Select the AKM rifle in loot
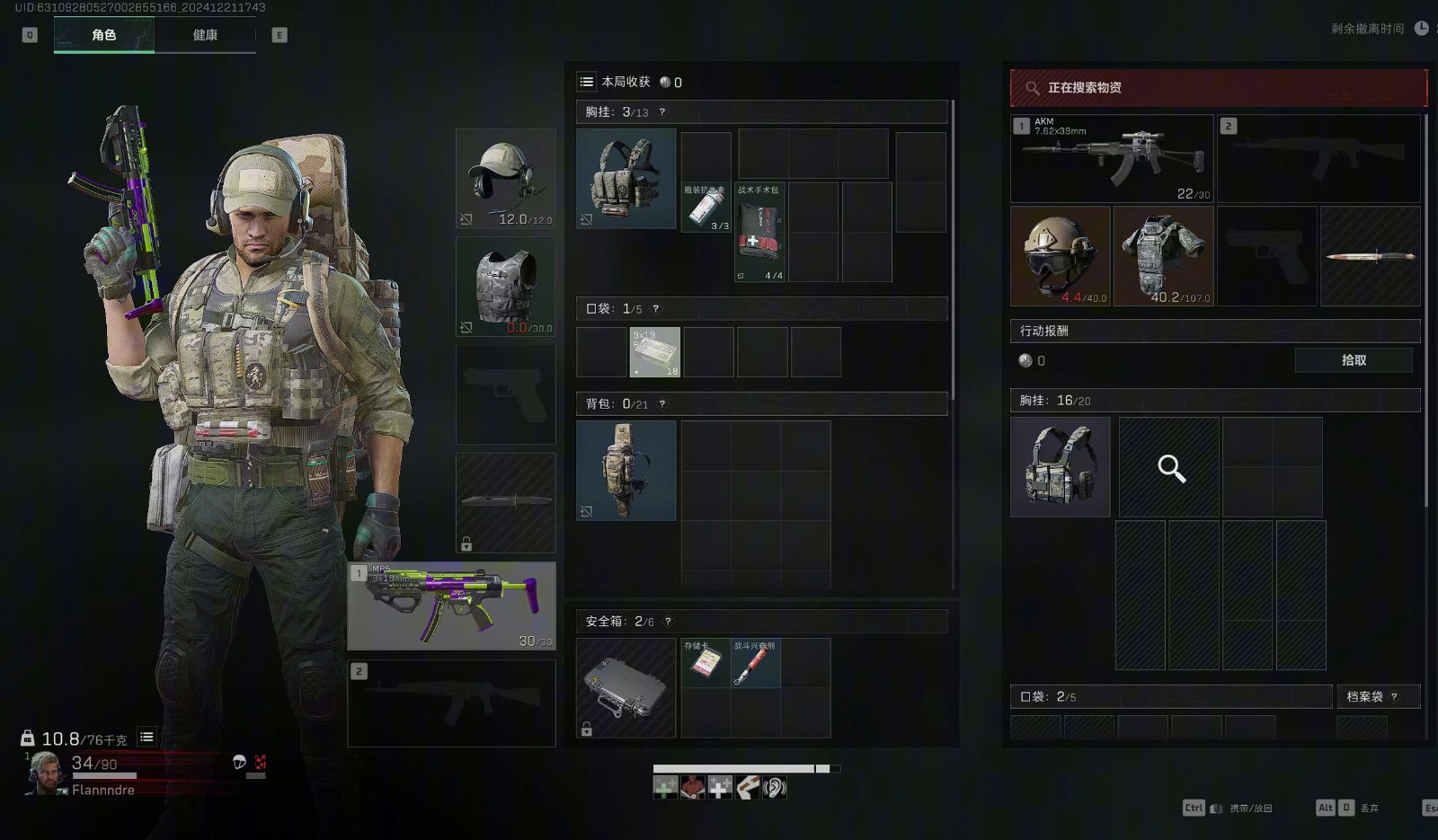 tap(1112, 158)
